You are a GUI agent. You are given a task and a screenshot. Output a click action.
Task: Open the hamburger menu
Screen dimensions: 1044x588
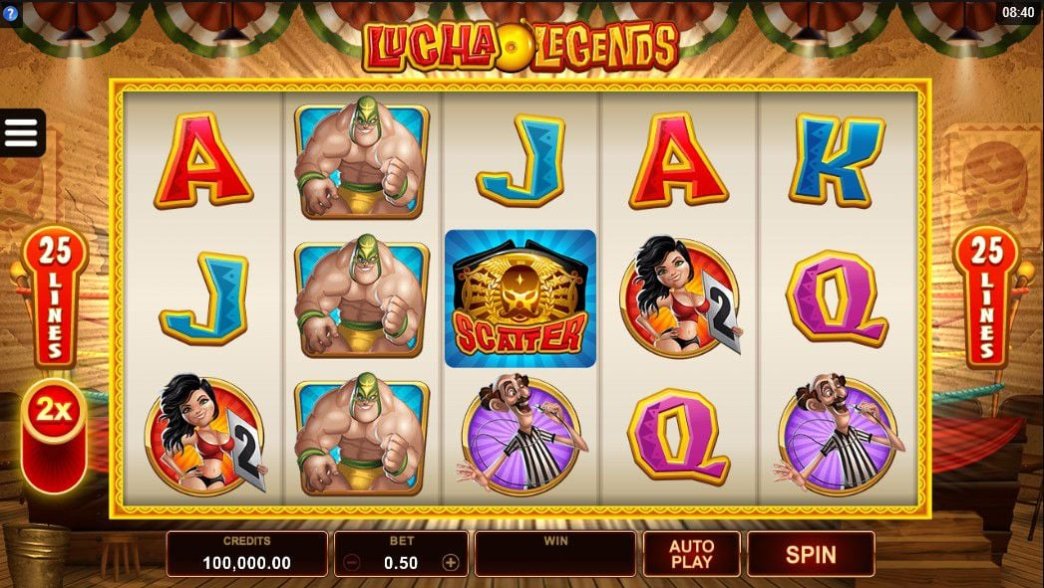coord(21,133)
